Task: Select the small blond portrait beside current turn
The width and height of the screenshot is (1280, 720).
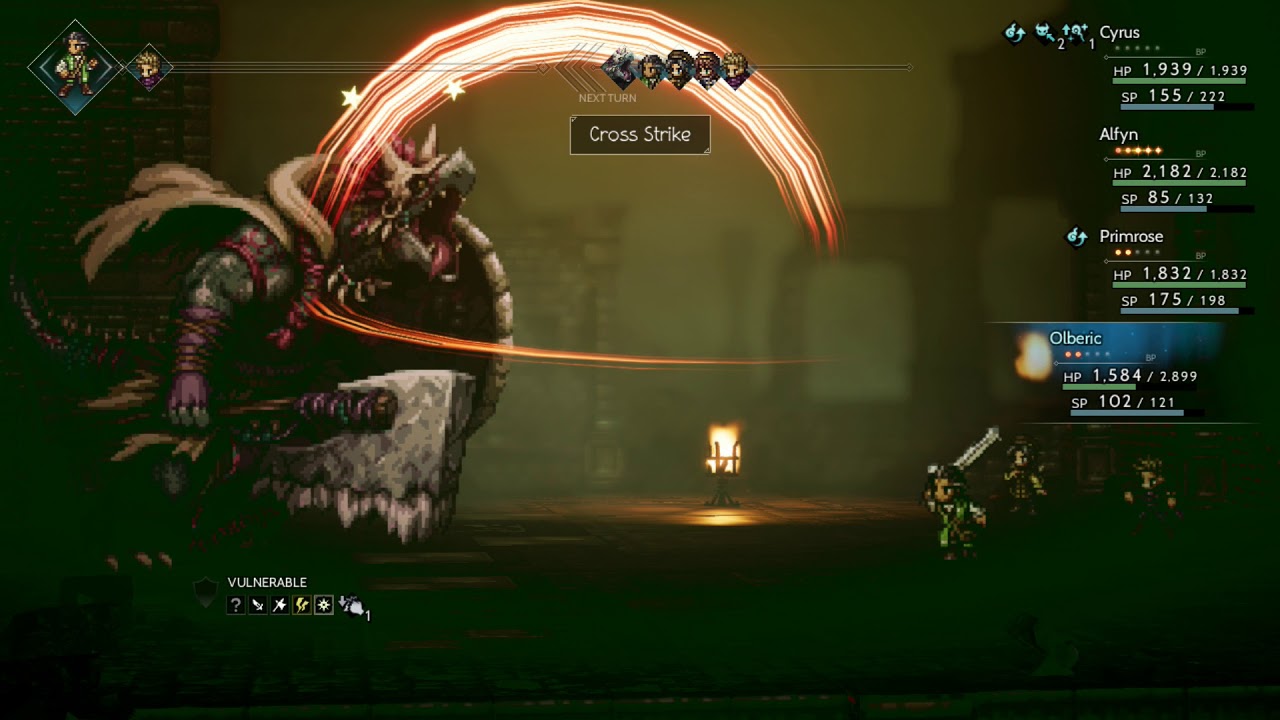Action: (x=150, y=68)
